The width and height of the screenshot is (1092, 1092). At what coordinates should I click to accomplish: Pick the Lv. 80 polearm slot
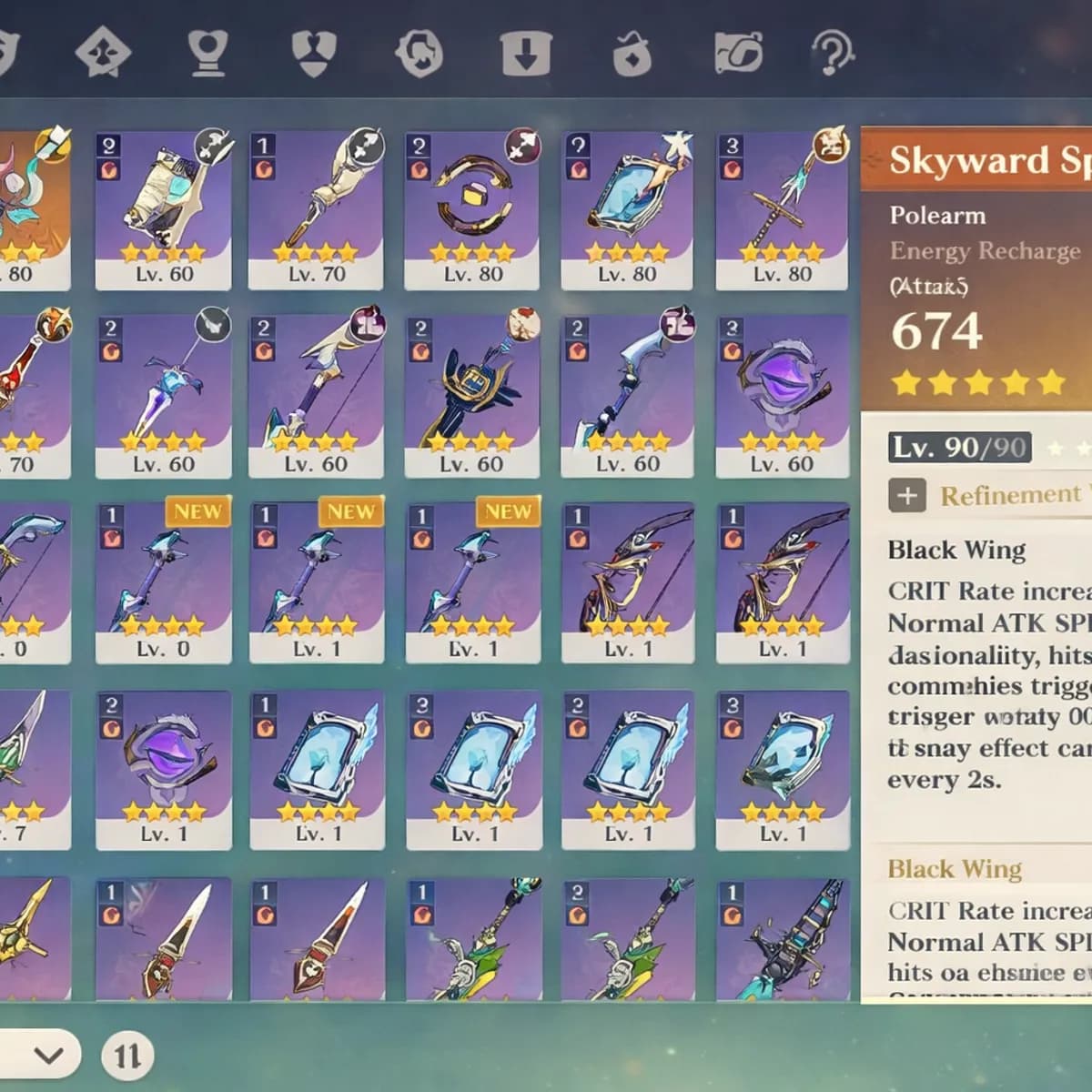pyautogui.click(x=782, y=210)
